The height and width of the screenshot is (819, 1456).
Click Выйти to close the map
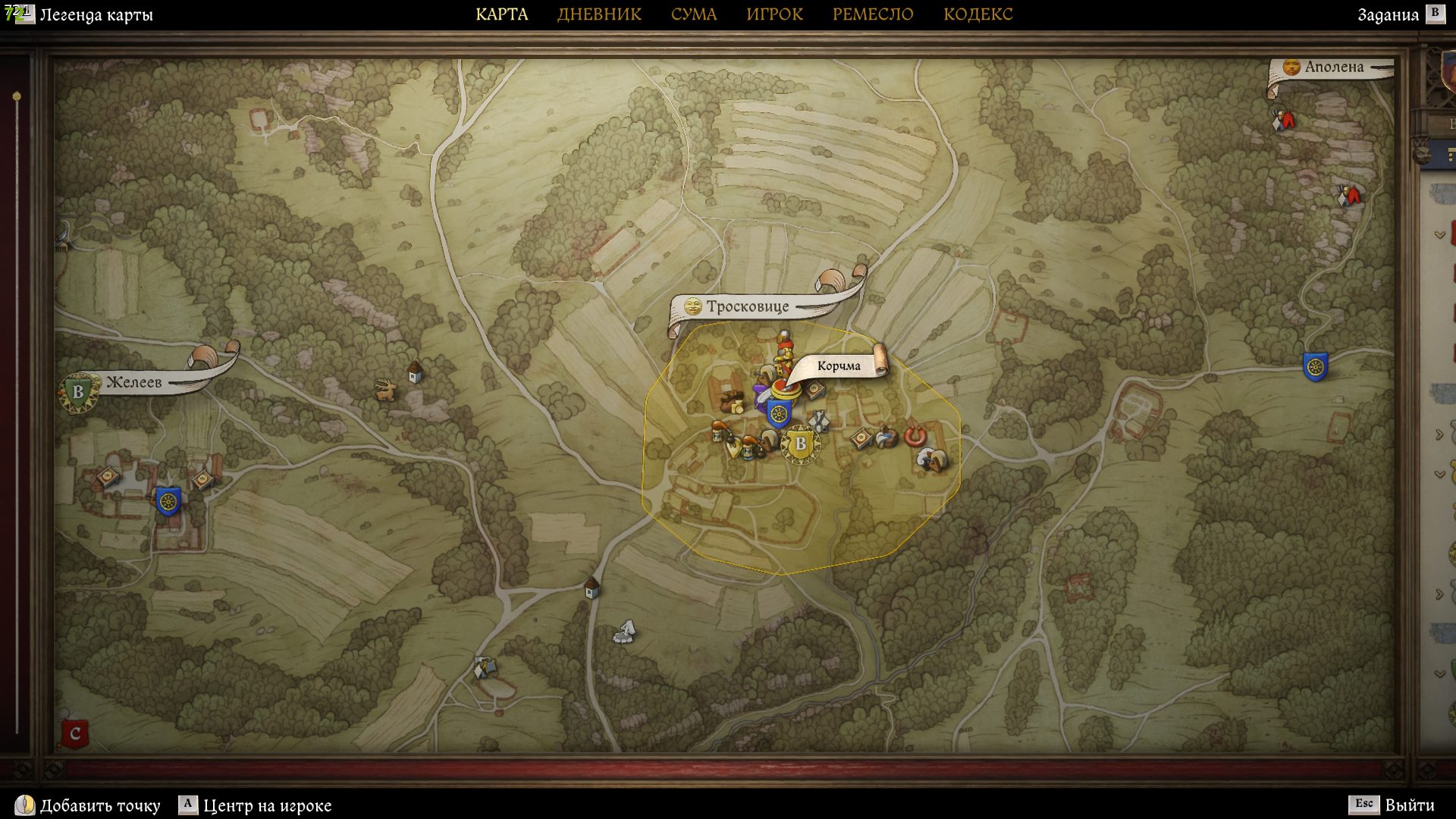pos(1409,805)
